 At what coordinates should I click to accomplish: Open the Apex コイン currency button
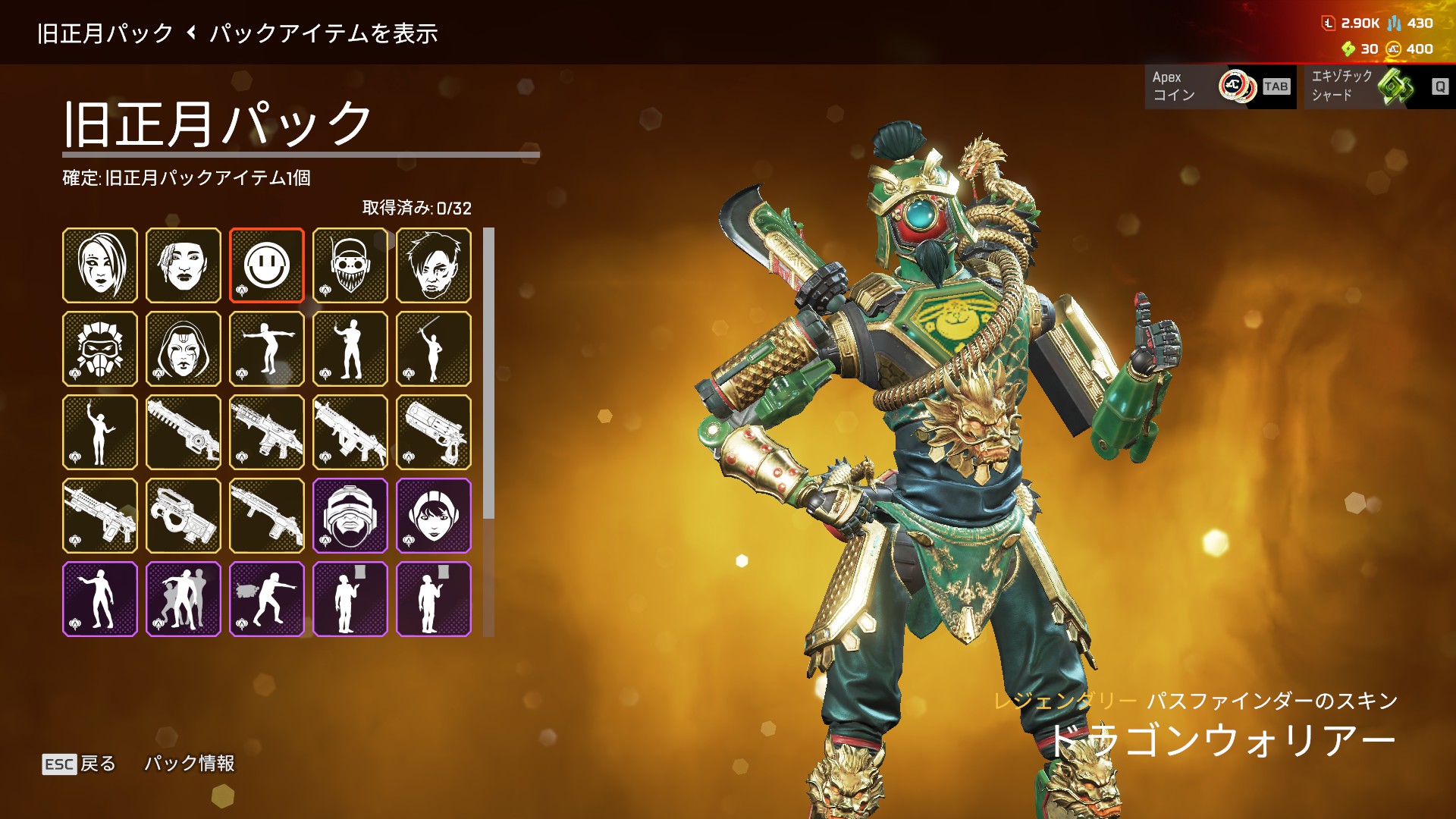point(1220,86)
